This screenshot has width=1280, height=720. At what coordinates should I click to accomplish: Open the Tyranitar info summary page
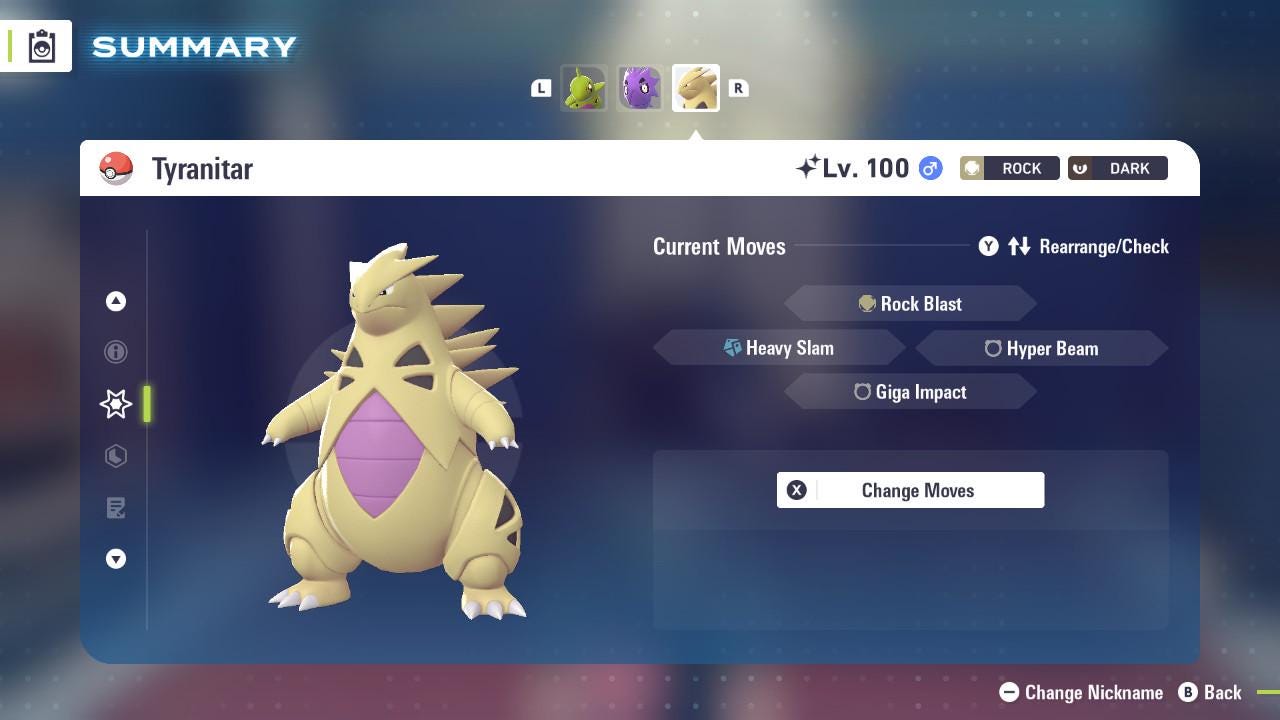(116, 352)
